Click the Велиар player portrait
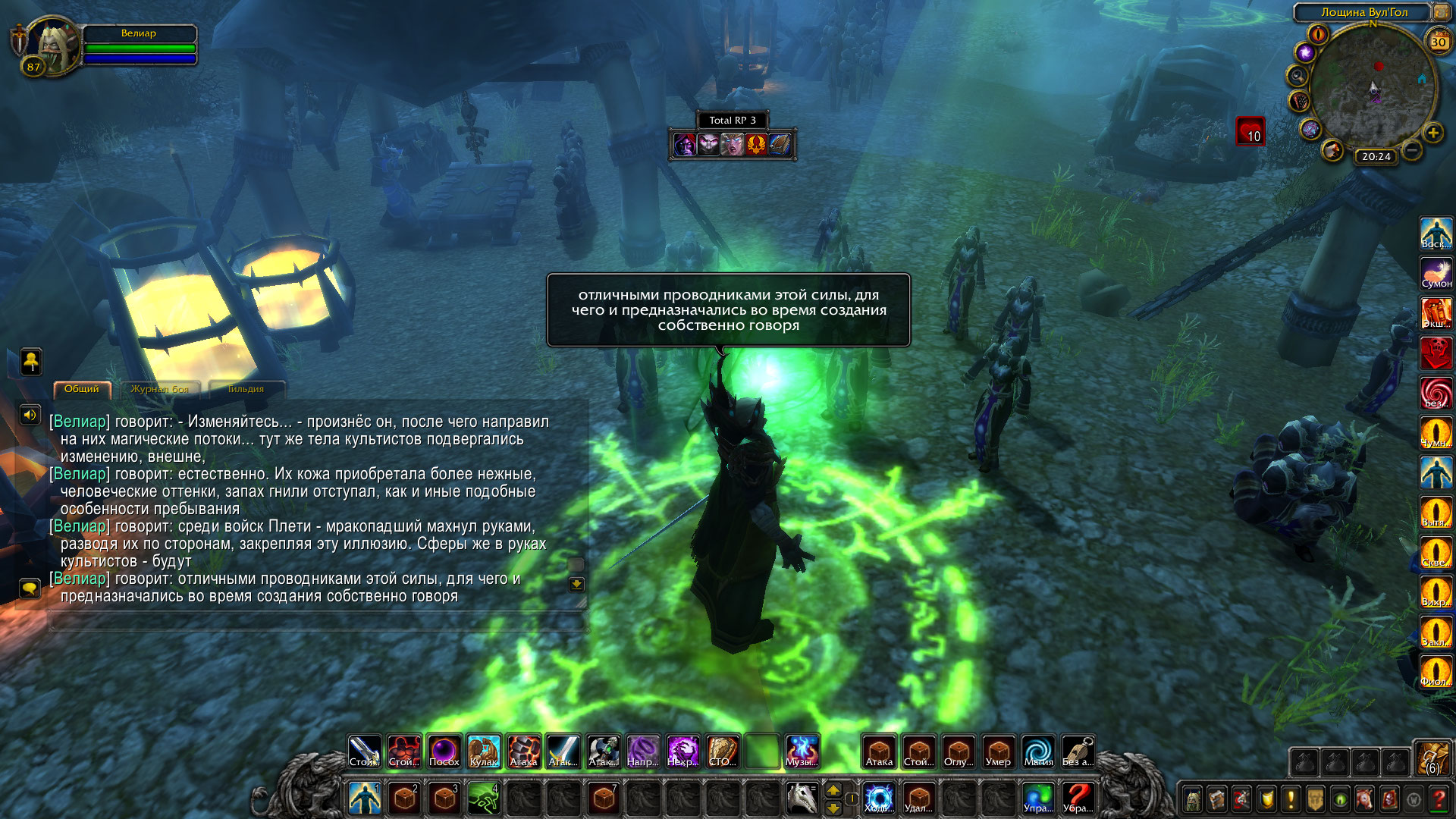The width and height of the screenshot is (1456, 819). (x=52, y=45)
